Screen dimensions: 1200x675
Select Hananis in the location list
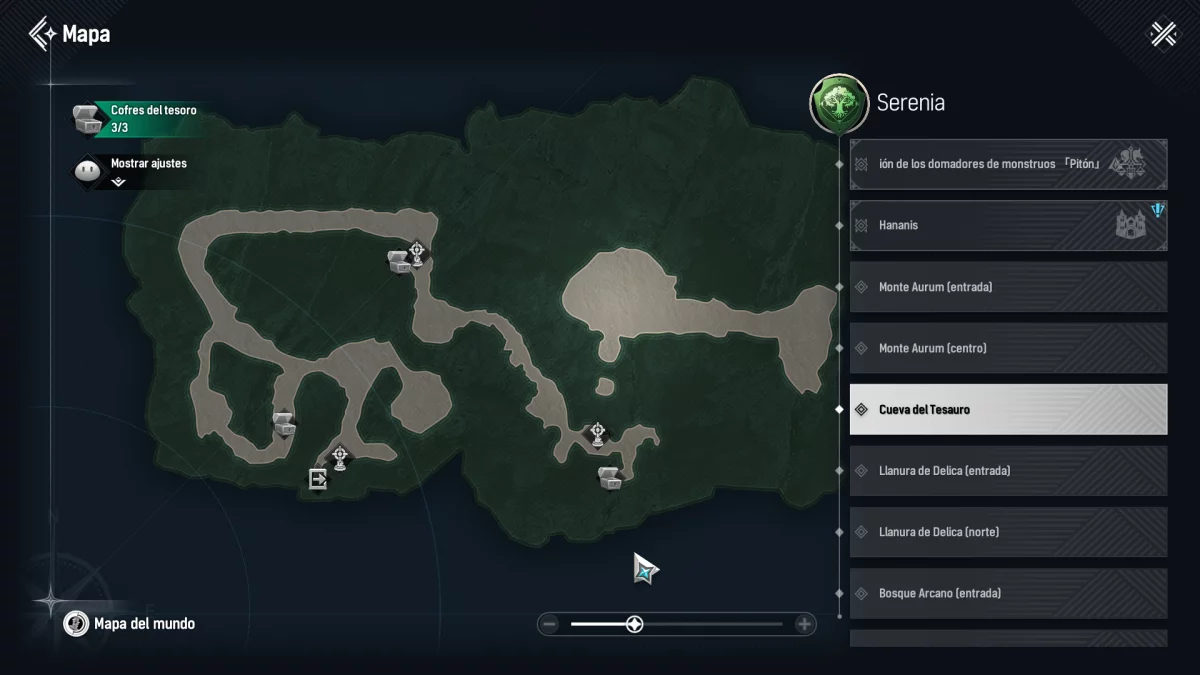(1008, 226)
